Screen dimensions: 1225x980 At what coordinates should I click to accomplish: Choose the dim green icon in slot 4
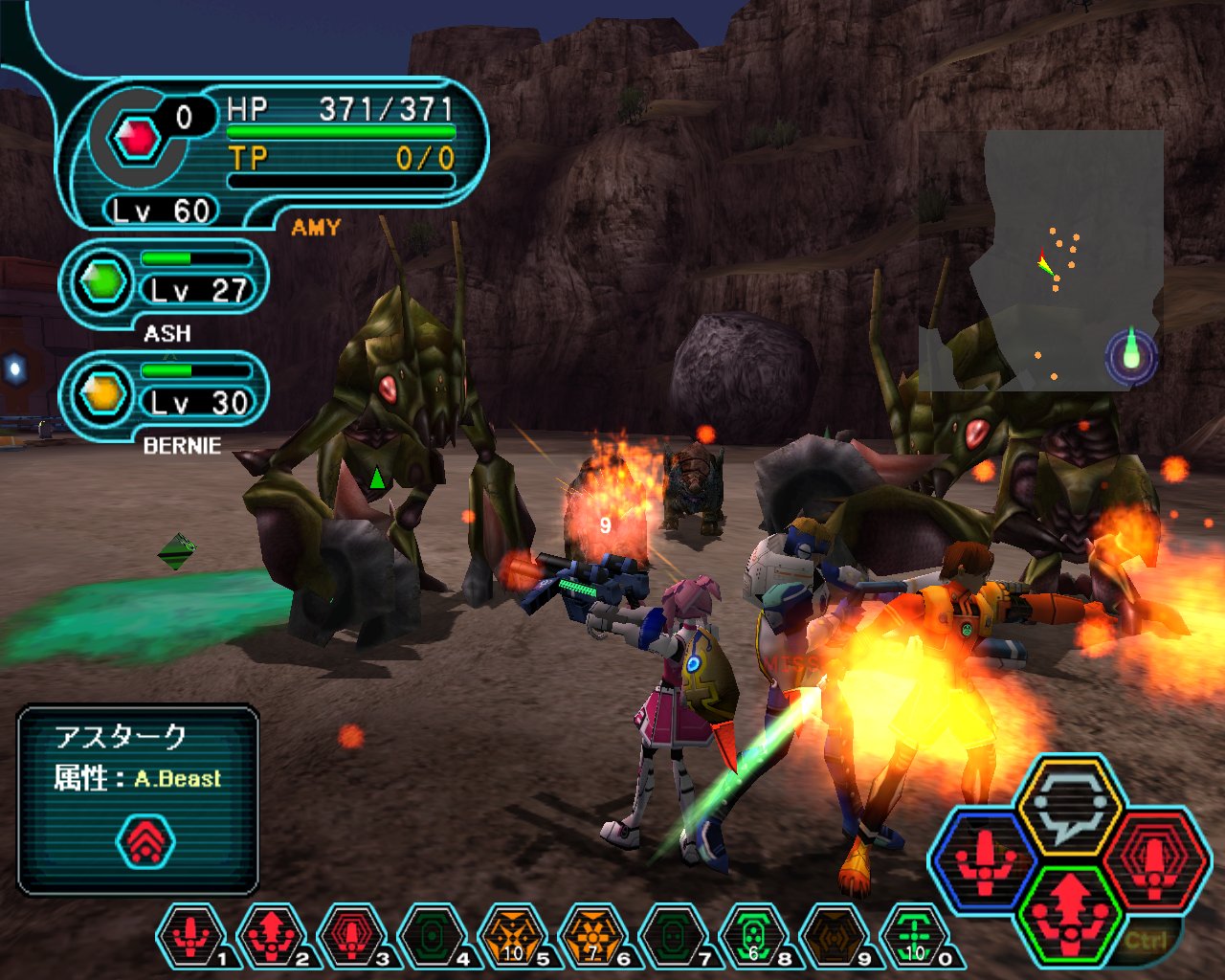click(433, 935)
